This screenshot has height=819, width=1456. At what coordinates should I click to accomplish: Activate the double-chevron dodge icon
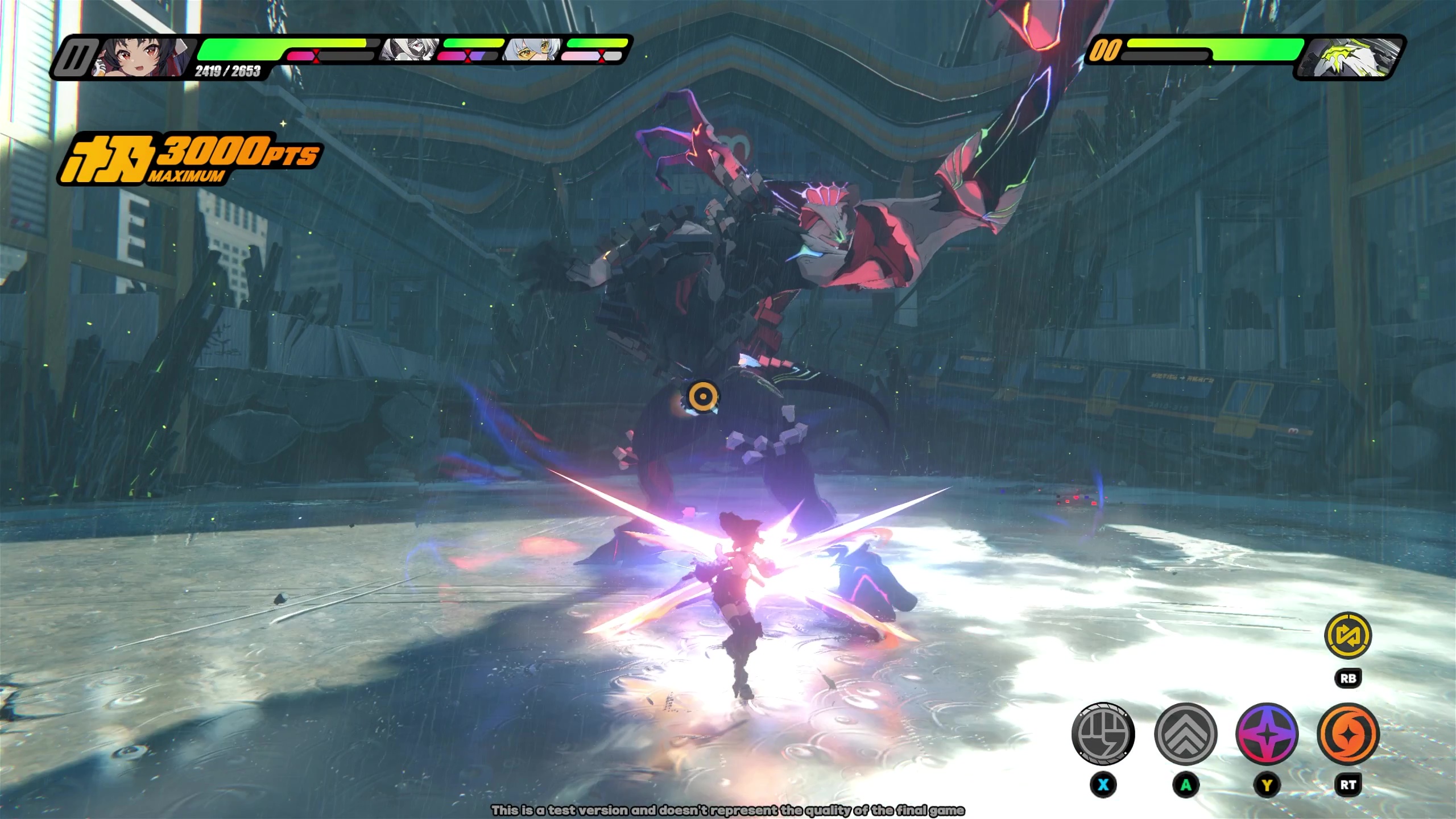point(1185,734)
